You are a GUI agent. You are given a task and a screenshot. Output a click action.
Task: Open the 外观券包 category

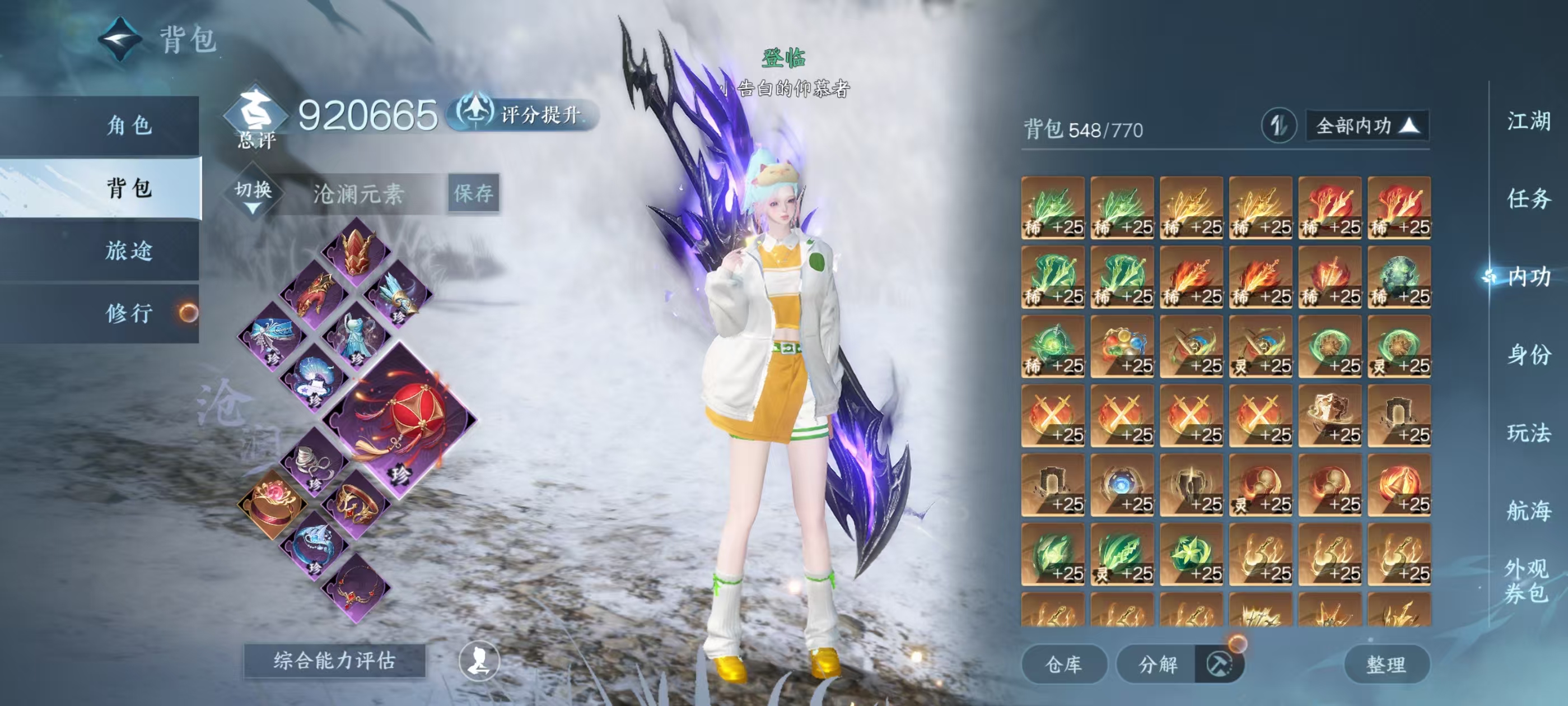(1526, 580)
